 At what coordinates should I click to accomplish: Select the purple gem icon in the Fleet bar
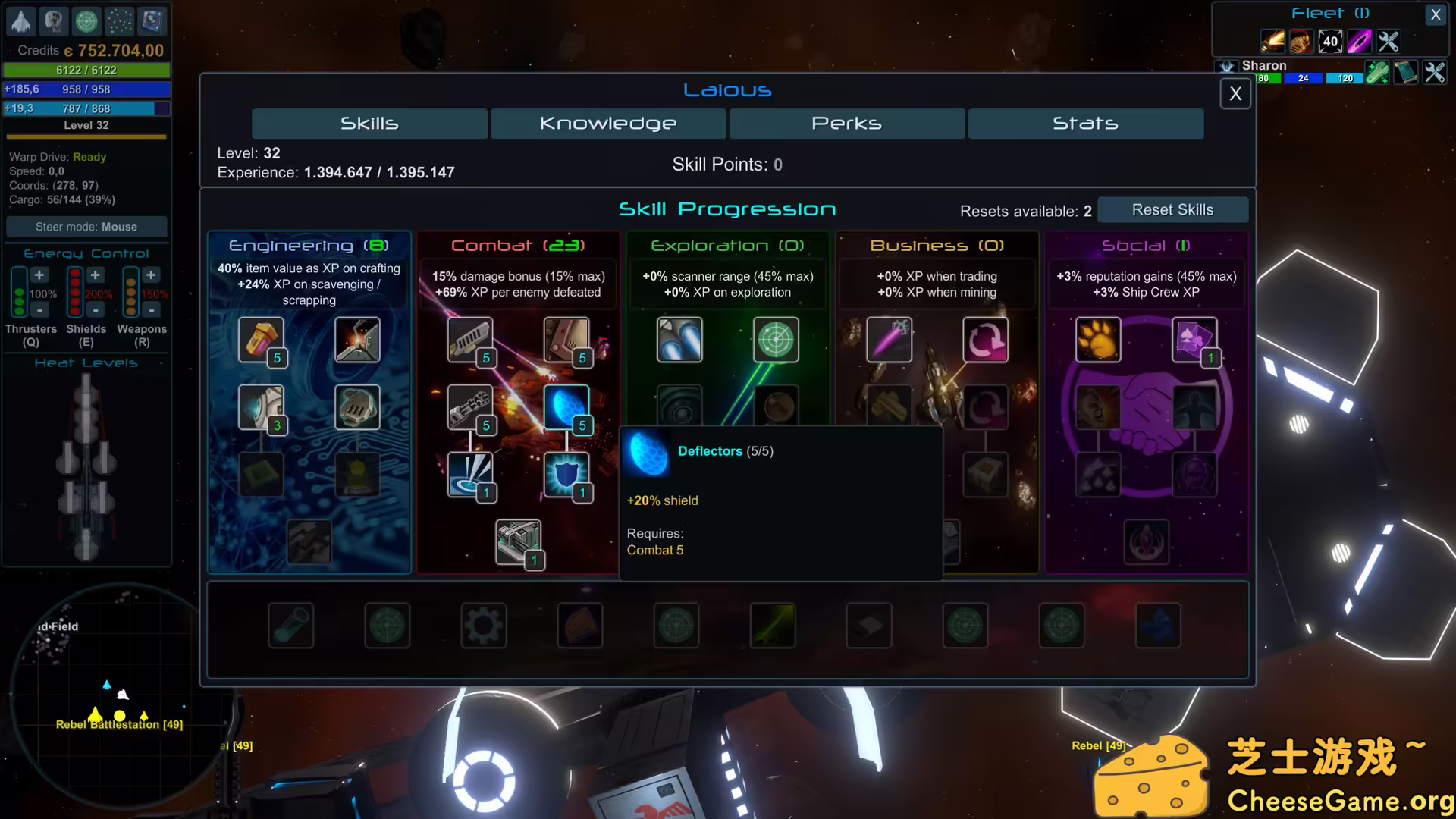(1359, 42)
